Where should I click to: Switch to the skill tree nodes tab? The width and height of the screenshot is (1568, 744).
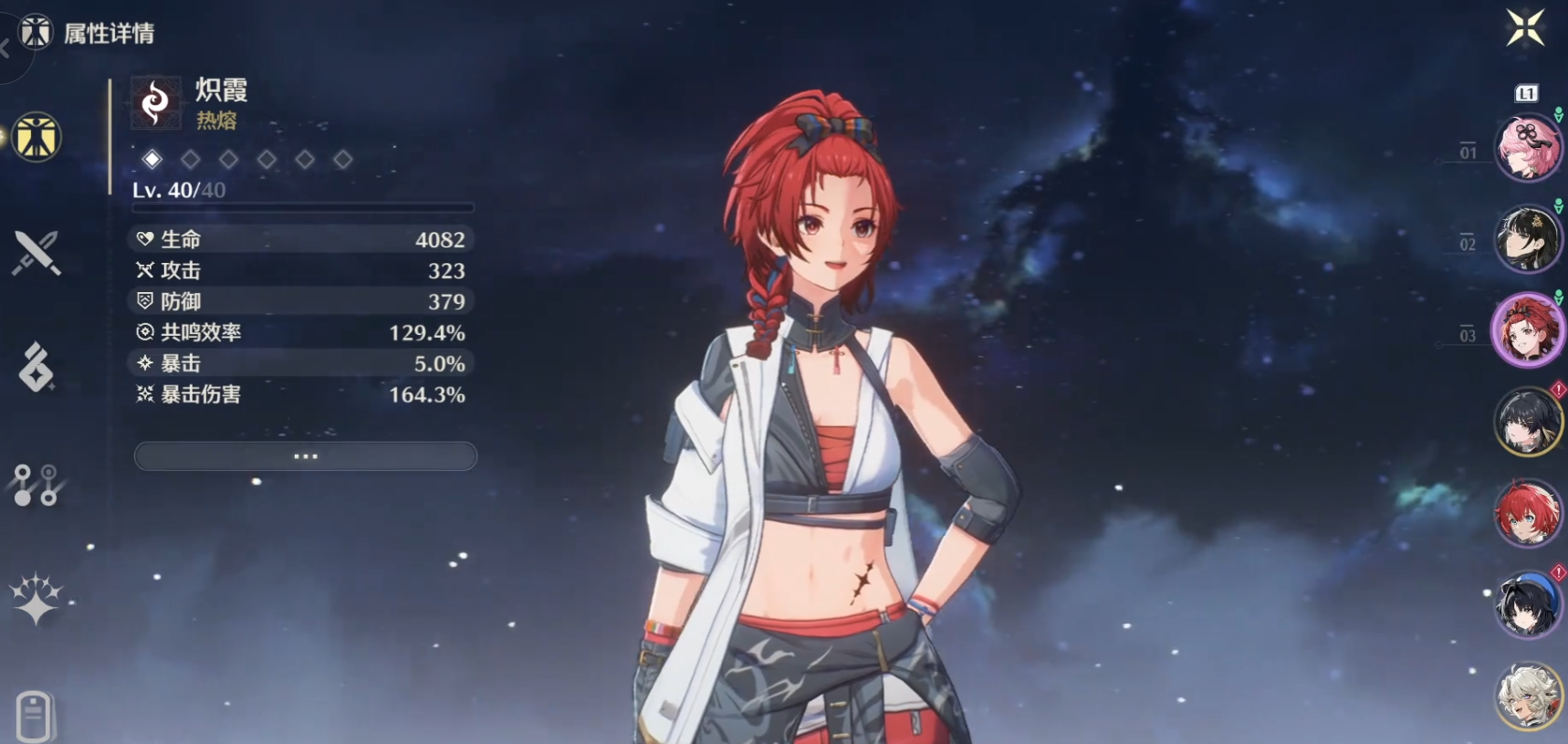click(x=37, y=485)
